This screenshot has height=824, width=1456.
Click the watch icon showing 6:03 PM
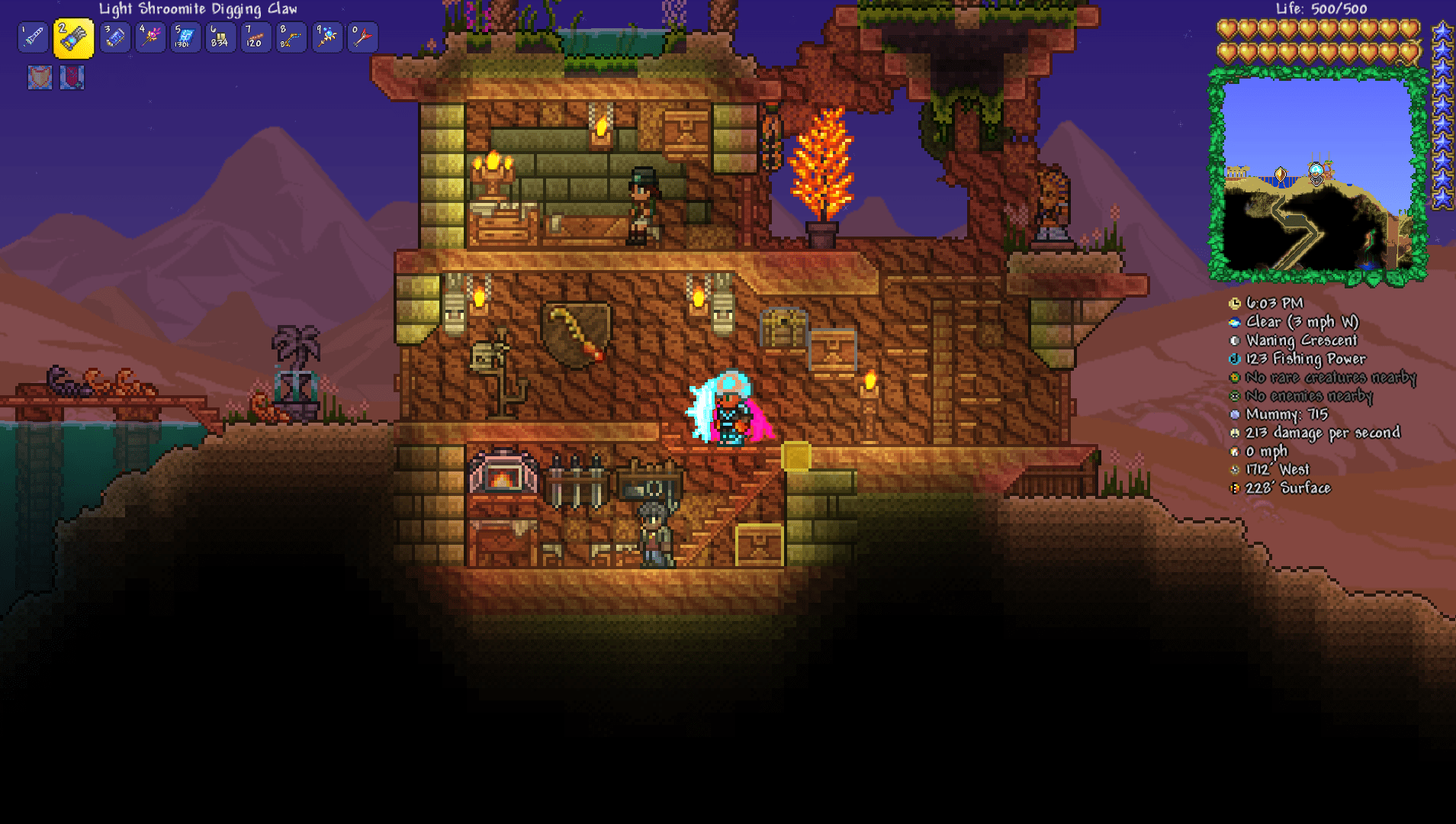(1236, 304)
